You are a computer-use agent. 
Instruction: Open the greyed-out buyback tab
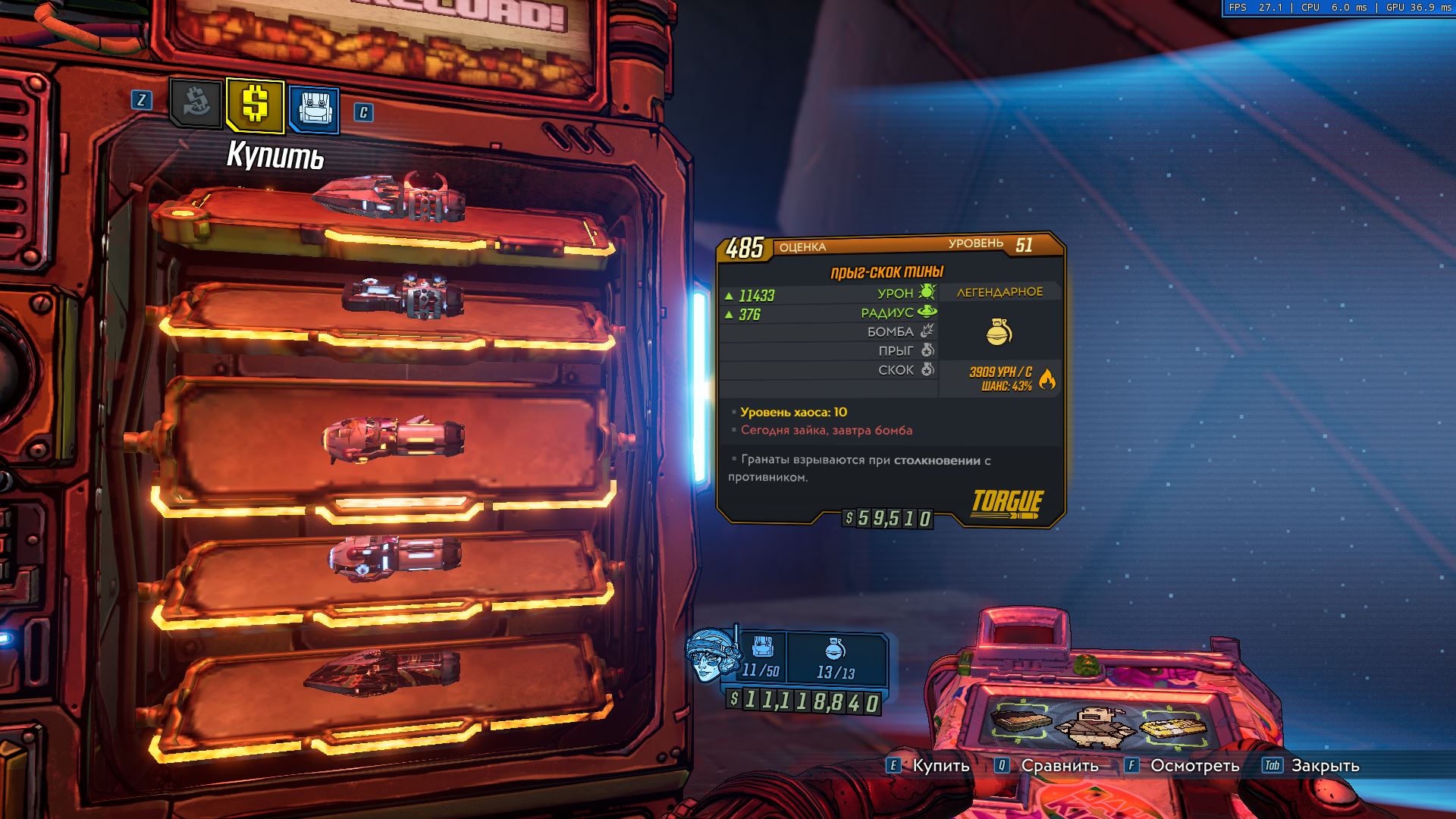pyautogui.click(x=196, y=103)
